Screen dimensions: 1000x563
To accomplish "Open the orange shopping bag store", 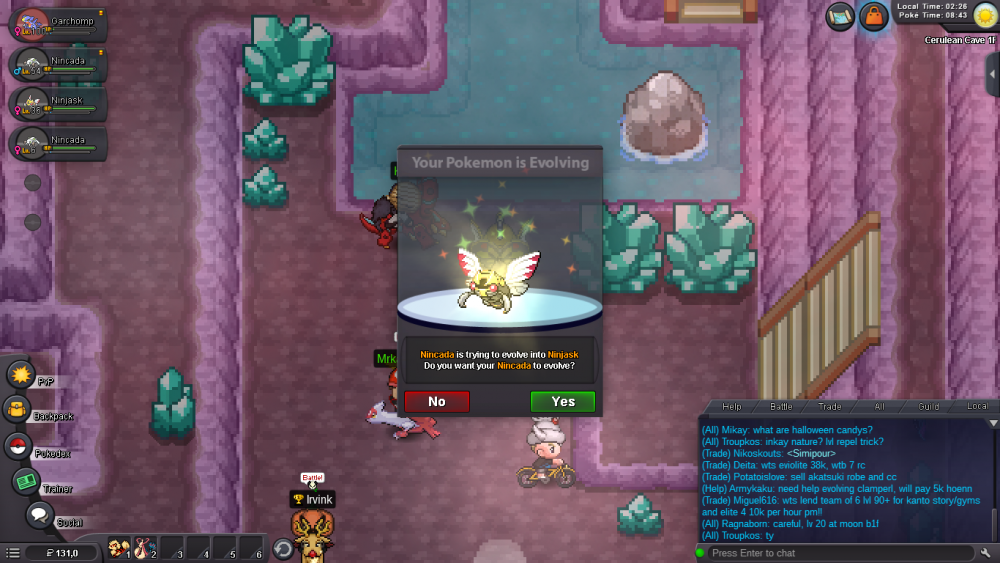I will click(874, 17).
